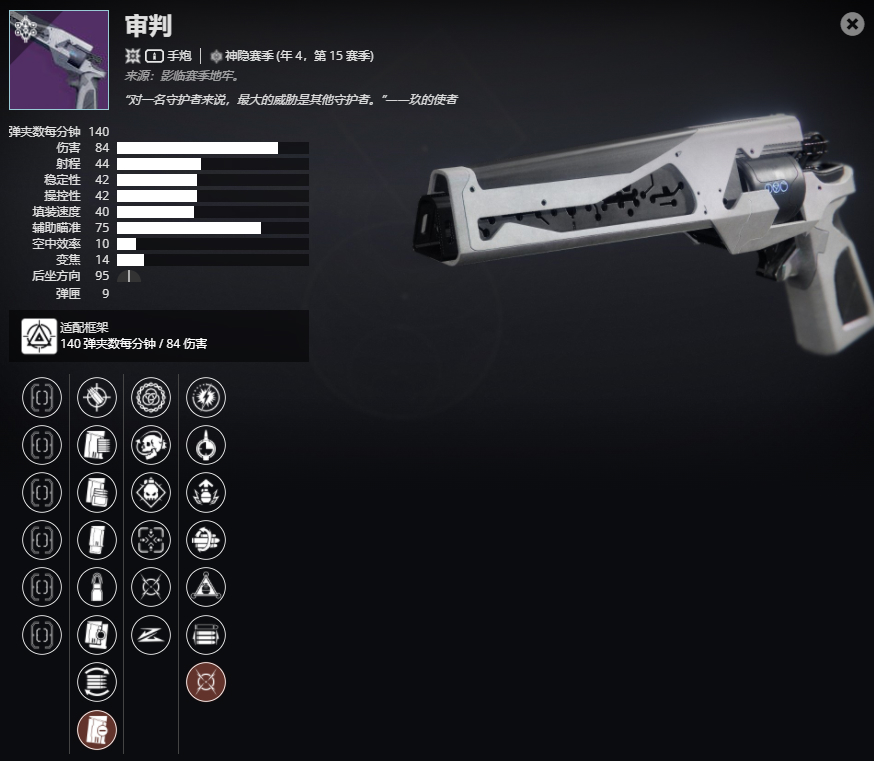This screenshot has height=761, width=874.
Task: Choose the skull with headset perk
Action: coord(151,445)
